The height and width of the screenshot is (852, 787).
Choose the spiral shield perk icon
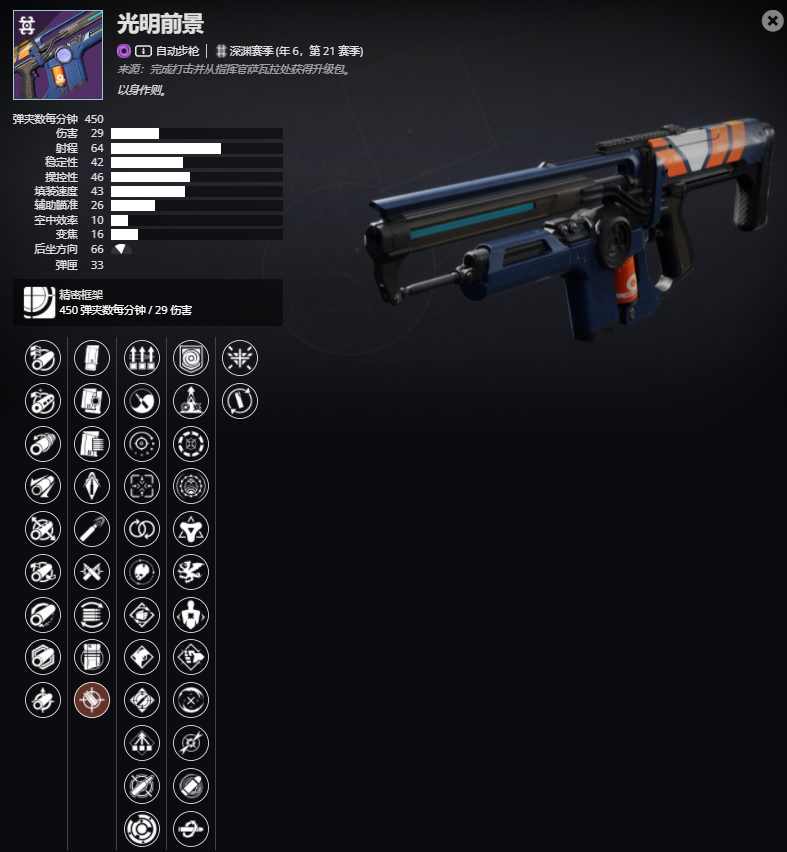[x=191, y=357]
